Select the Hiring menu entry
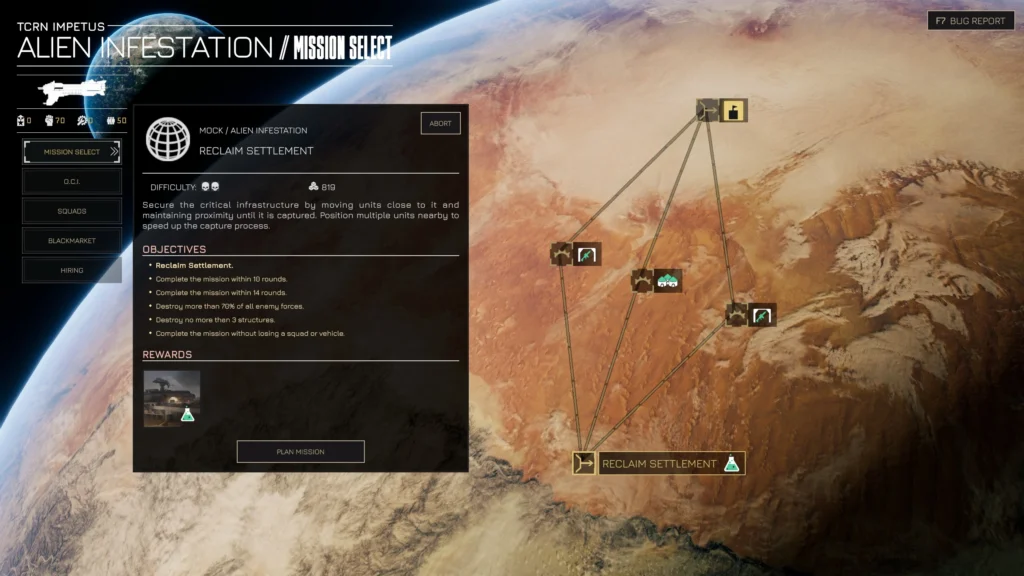This screenshot has height=576, width=1024. click(72, 270)
